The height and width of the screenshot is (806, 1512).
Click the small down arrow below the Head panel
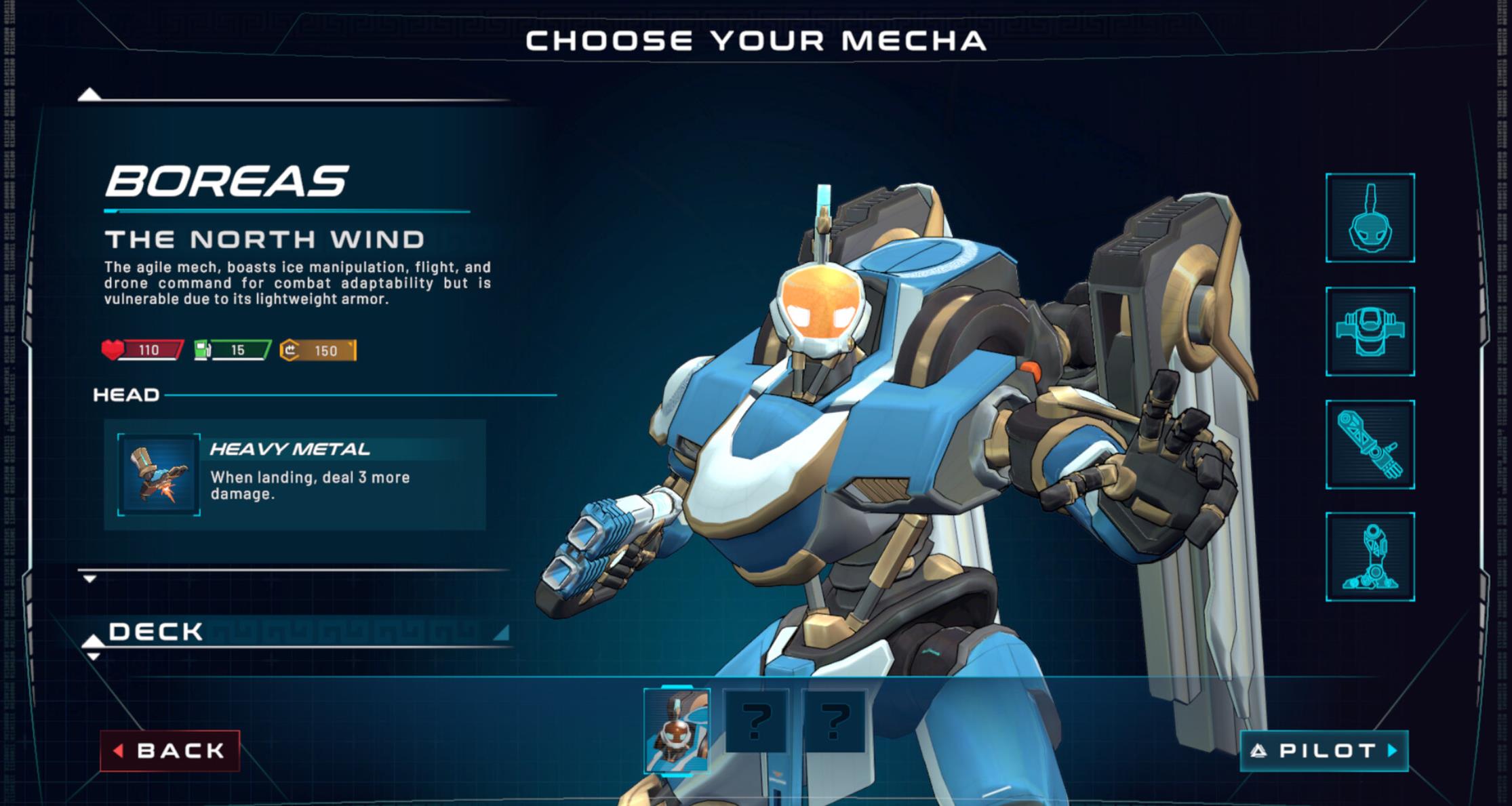pyautogui.click(x=89, y=579)
